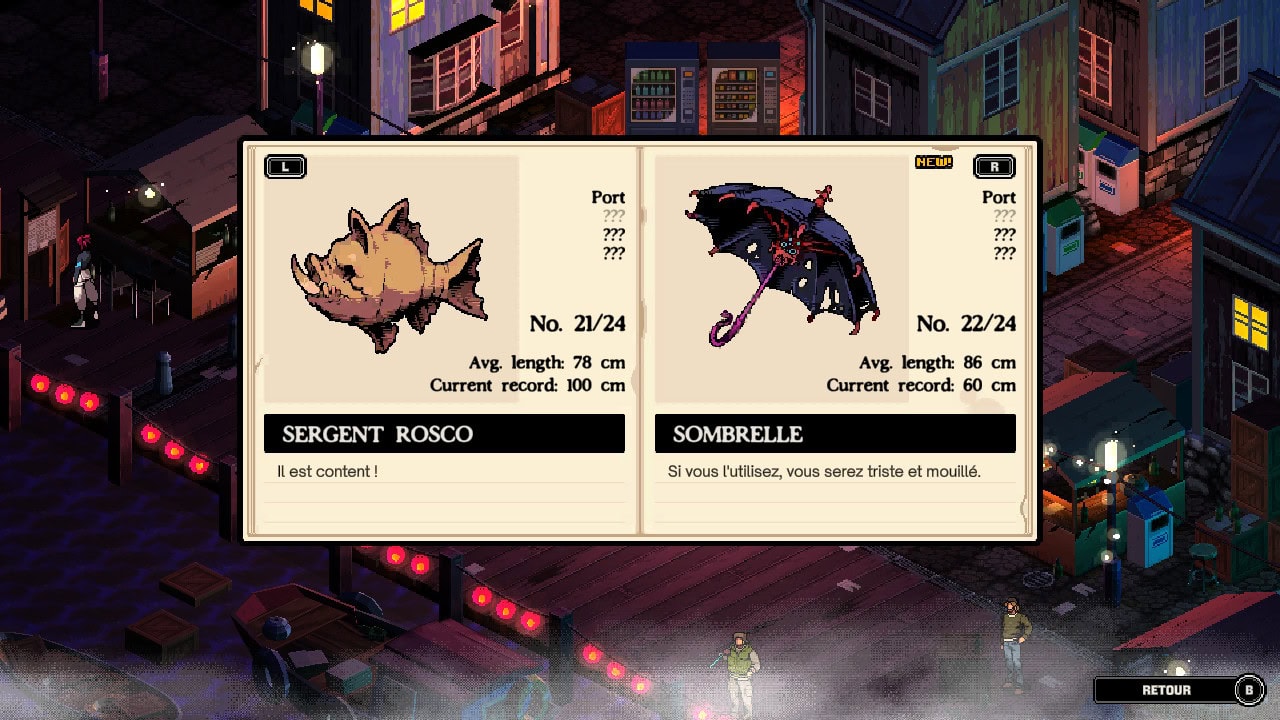The image size is (1280, 720).
Task: Choose the SERGENT ROSCO name banner
Action: pyautogui.click(x=444, y=434)
